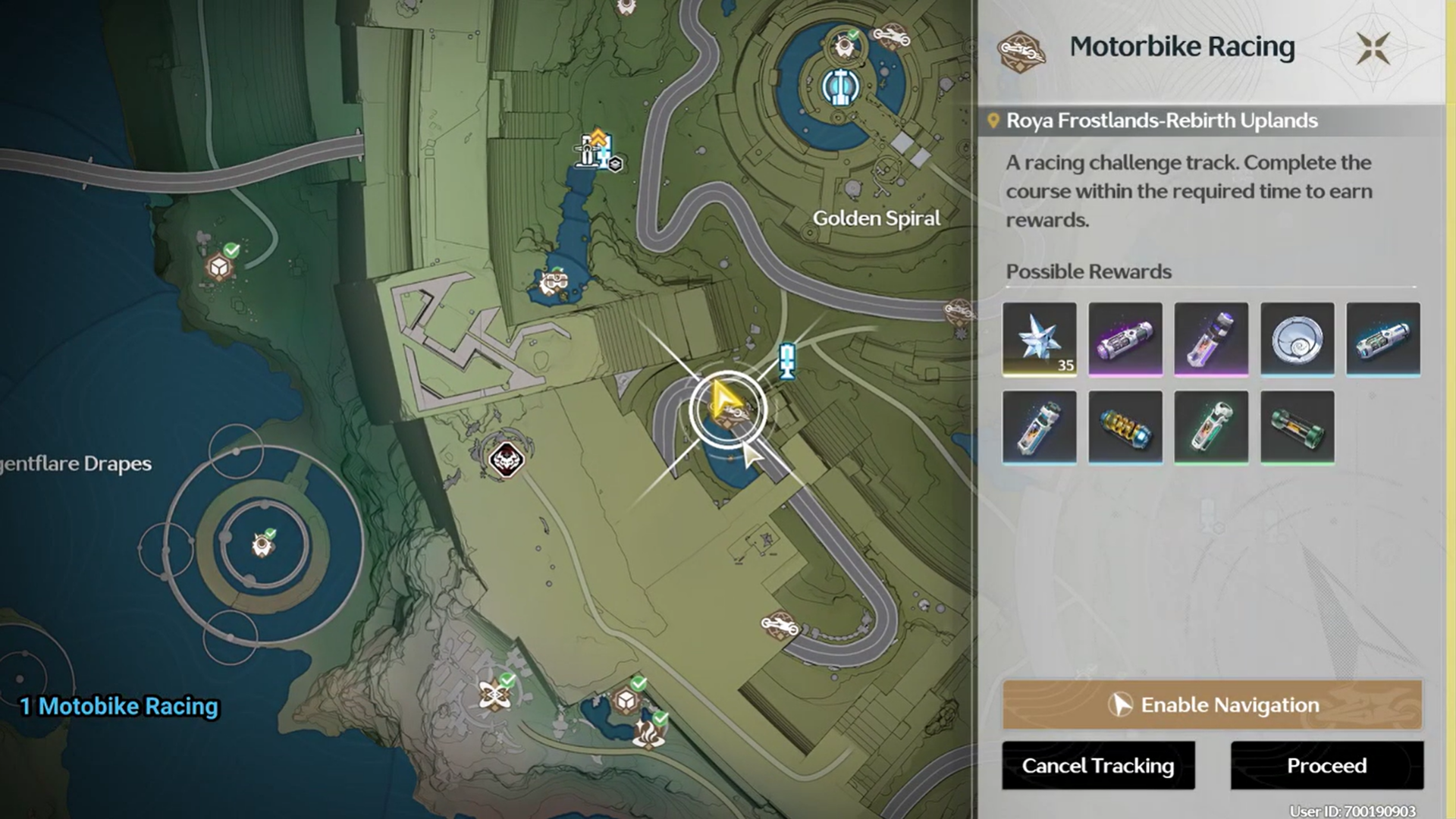1456x819 pixels.
Task: Cancel tracking of Motorbike Racing
Action: pyautogui.click(x=1097, y=765)
